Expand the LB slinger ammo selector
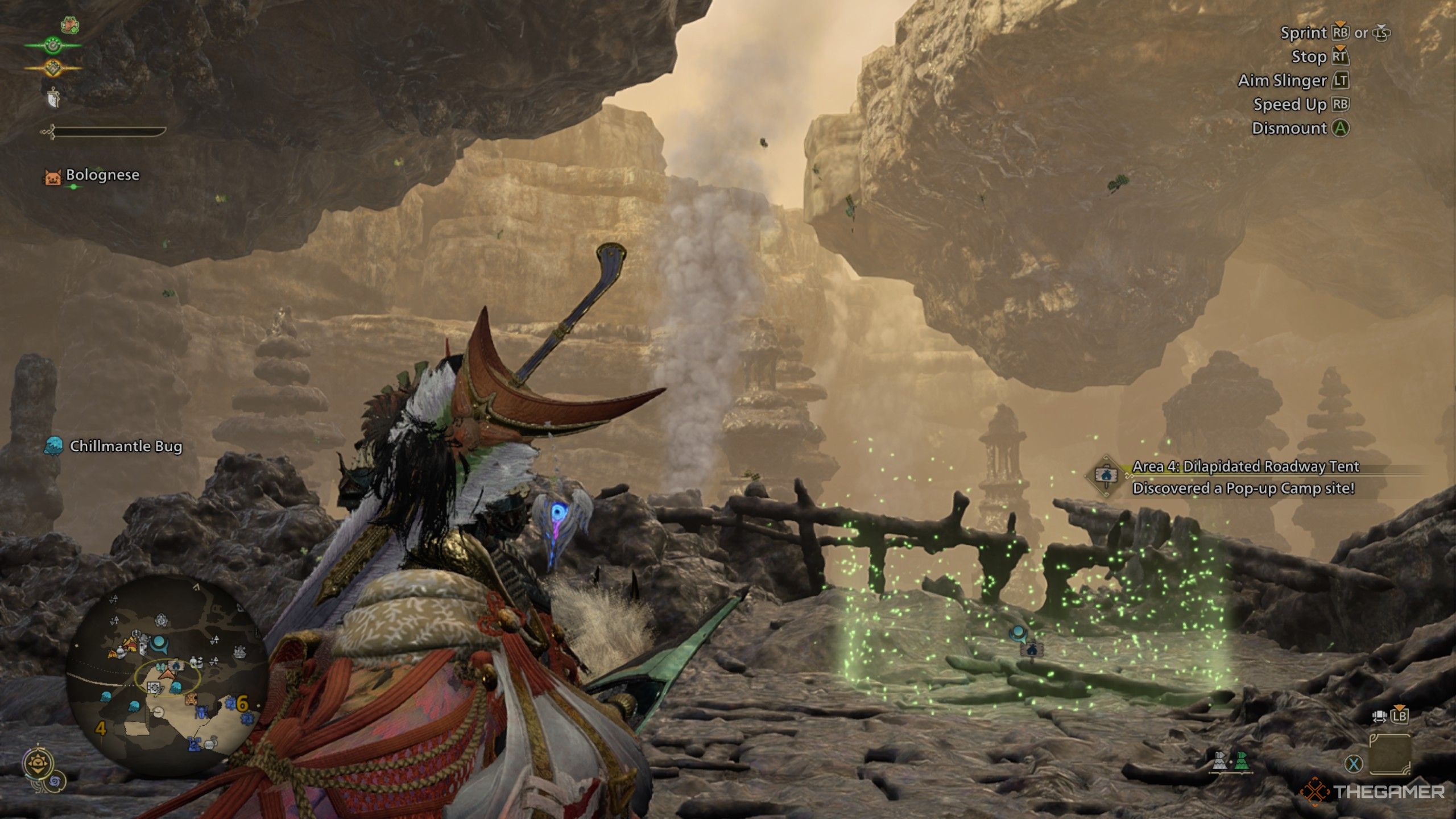The width and height of the screenshot is (1456, 819). [1399, 716]
